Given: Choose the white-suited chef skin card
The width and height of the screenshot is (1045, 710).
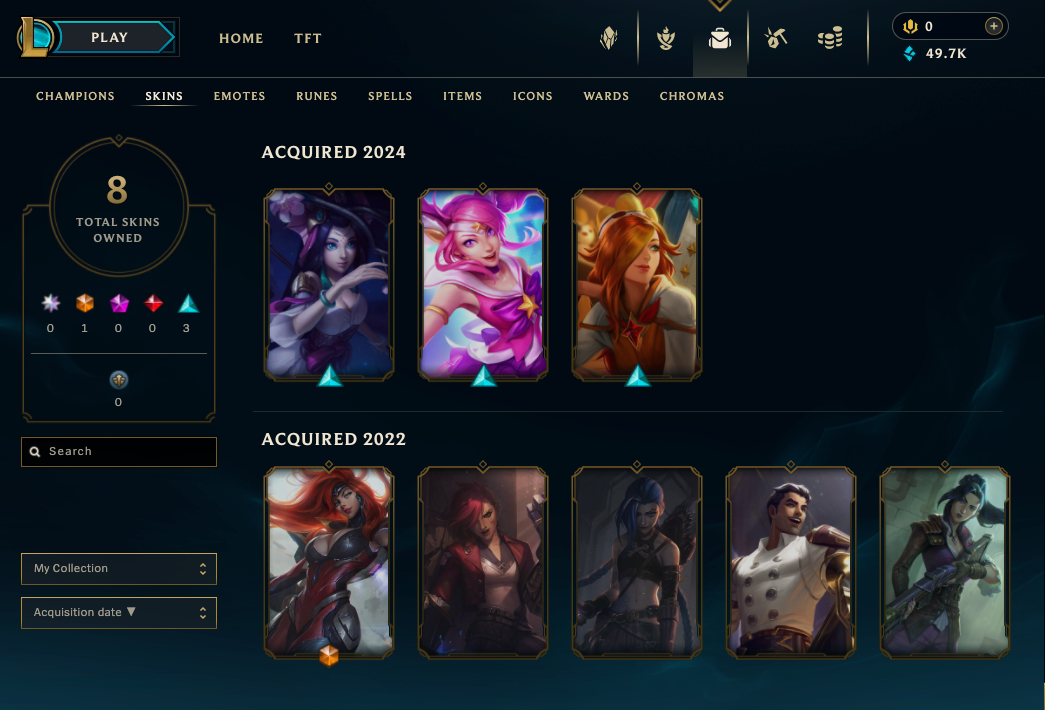Looking at the screenshot, I should 791,563.
